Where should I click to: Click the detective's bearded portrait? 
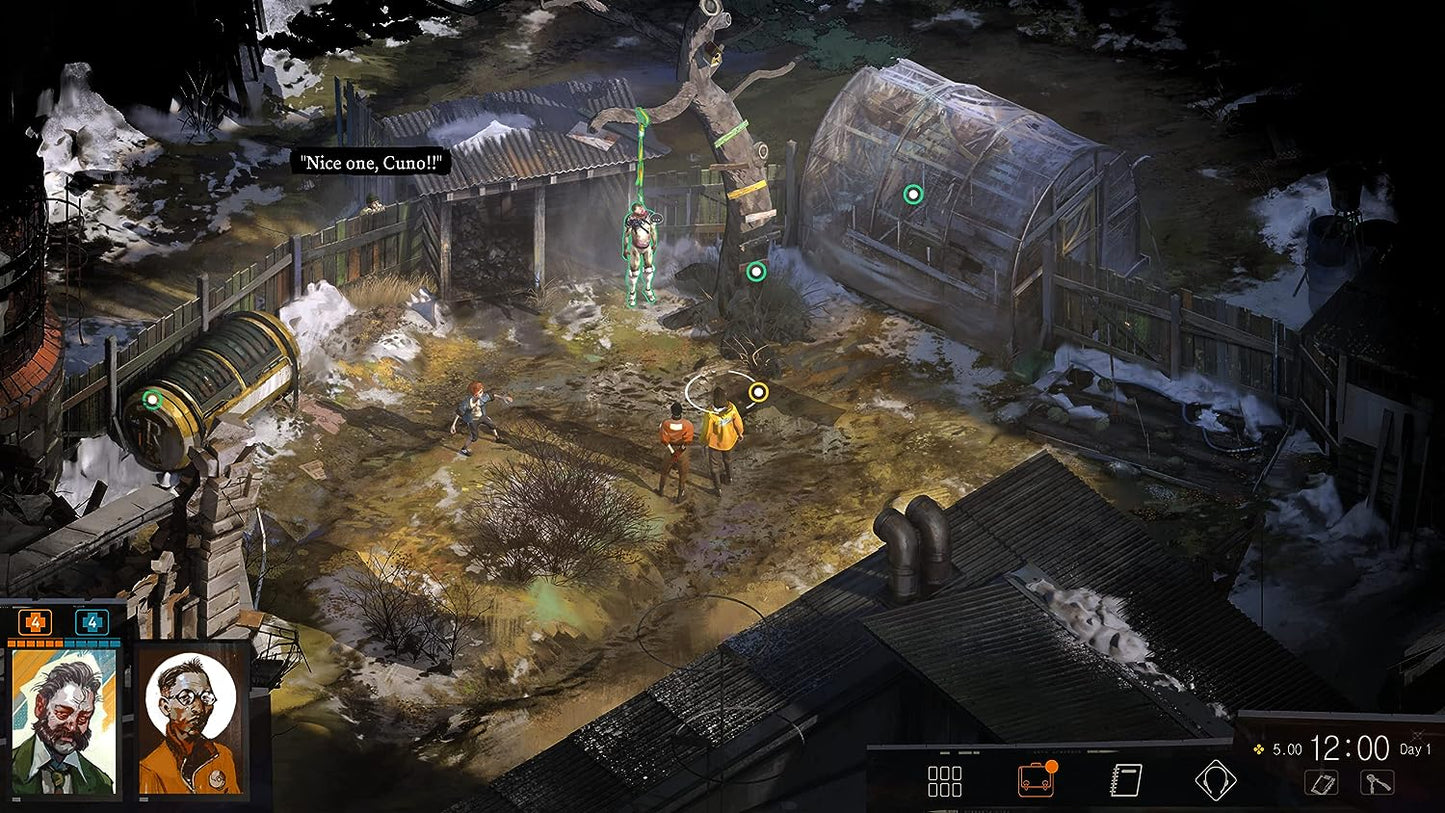click(x=63, y=722)
